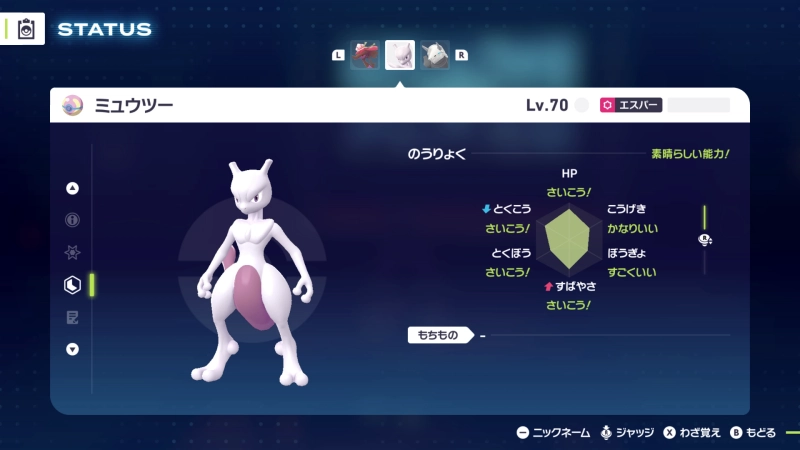This screenshot has height=450, width=800.
Task: Open the memo notes page tab
Action: point(72,317)
